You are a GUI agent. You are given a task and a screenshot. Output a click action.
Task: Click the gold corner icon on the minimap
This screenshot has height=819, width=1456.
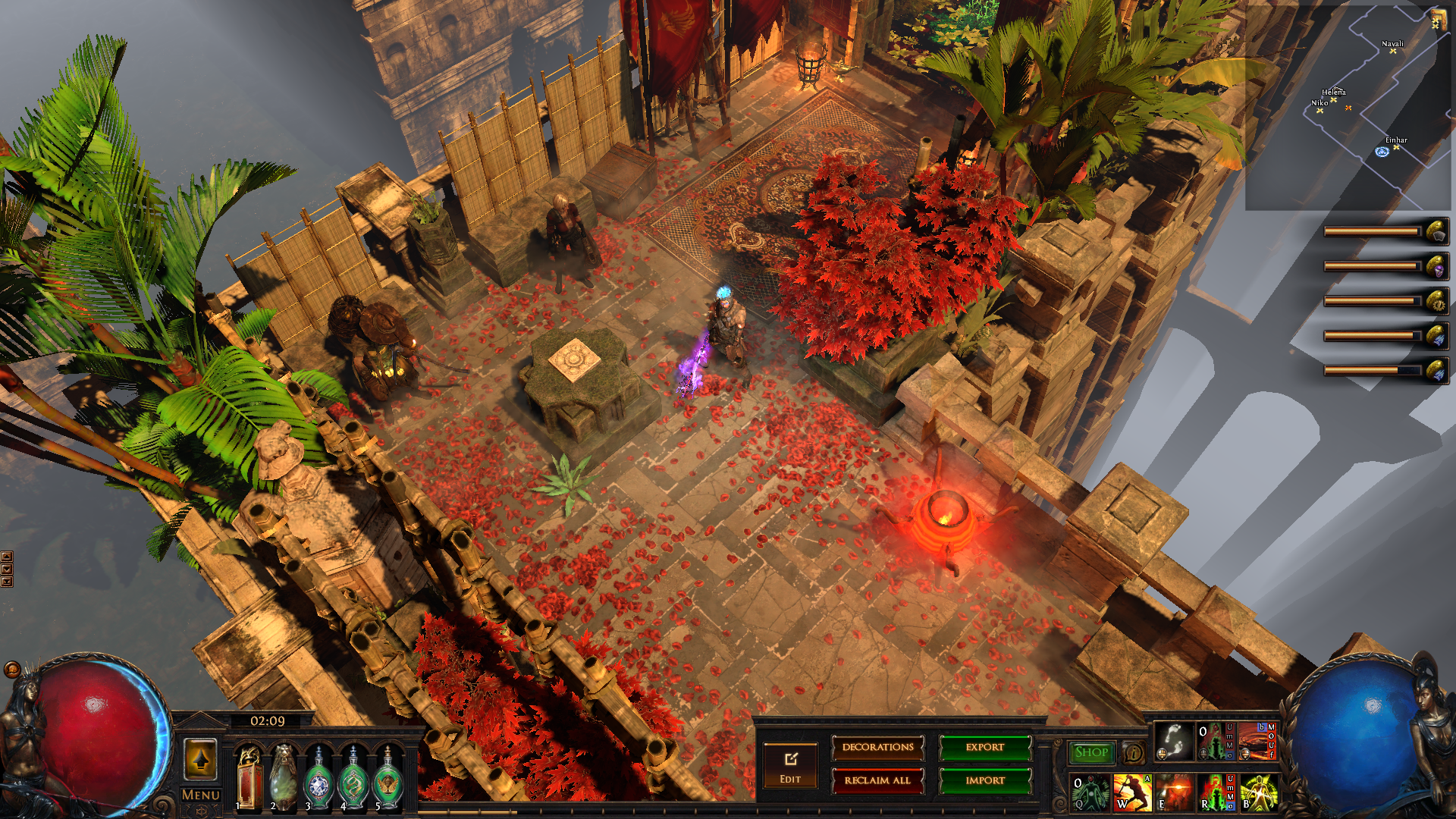point(1436,20)
